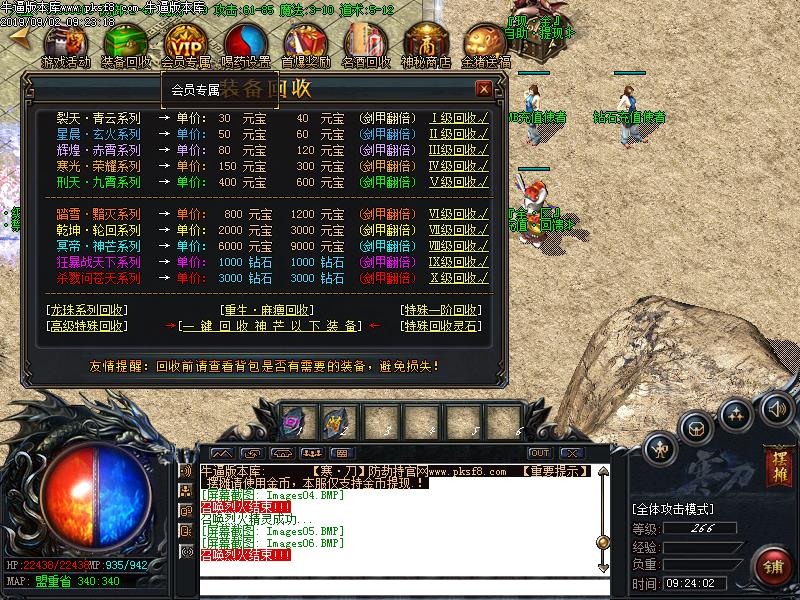Open the 喝药设置 potion settings

245,43
